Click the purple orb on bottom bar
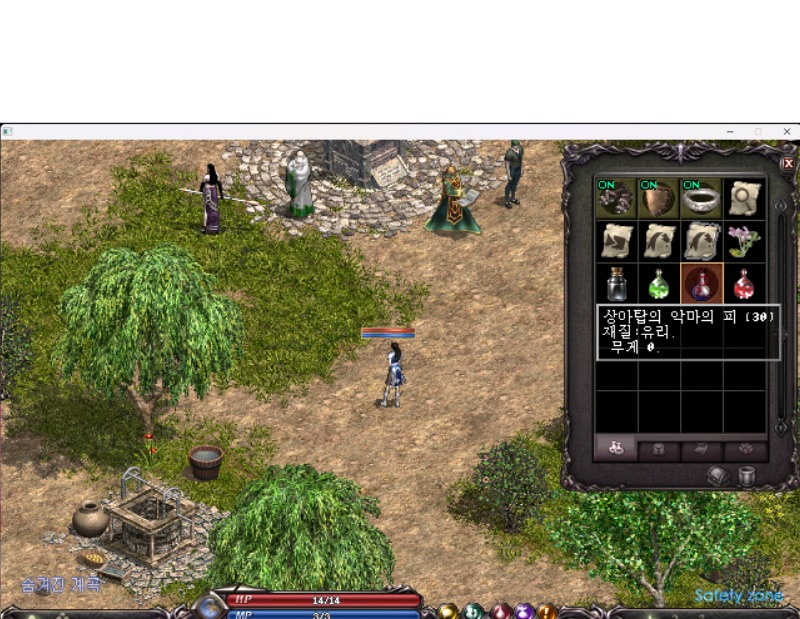 click(x=523, y=611)
